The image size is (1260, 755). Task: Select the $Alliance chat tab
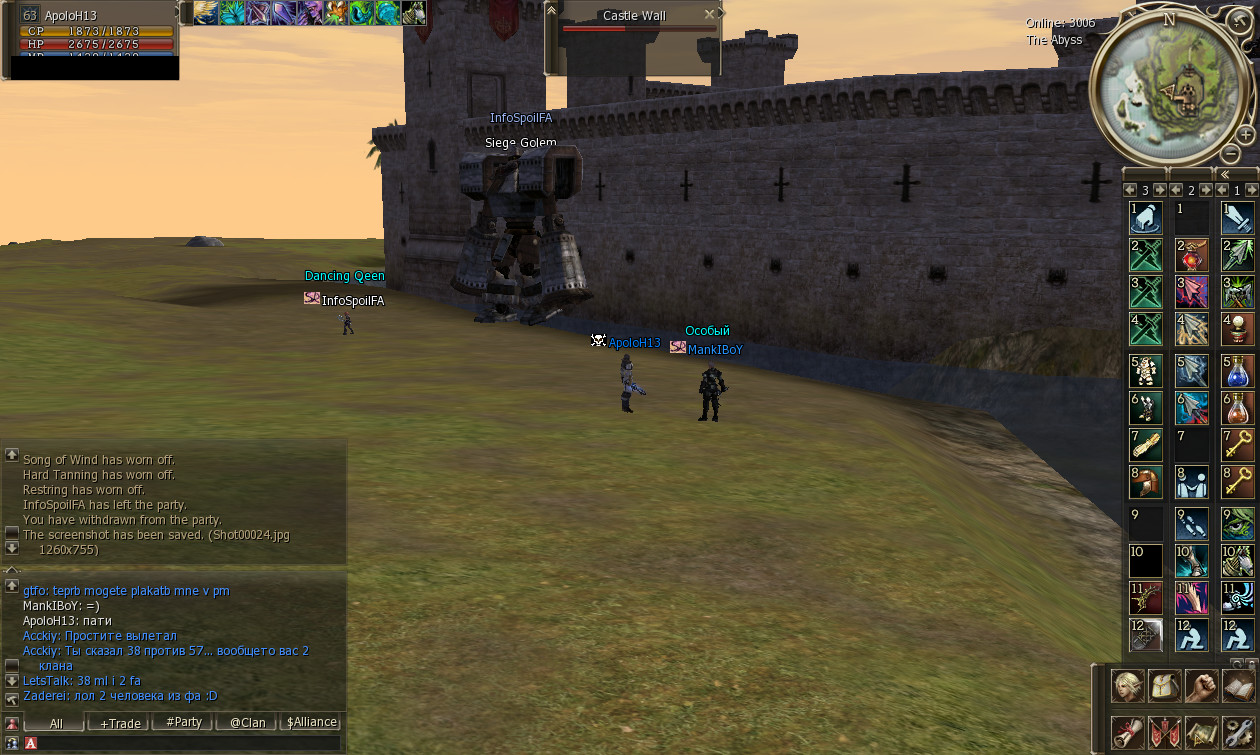[311, 722]
